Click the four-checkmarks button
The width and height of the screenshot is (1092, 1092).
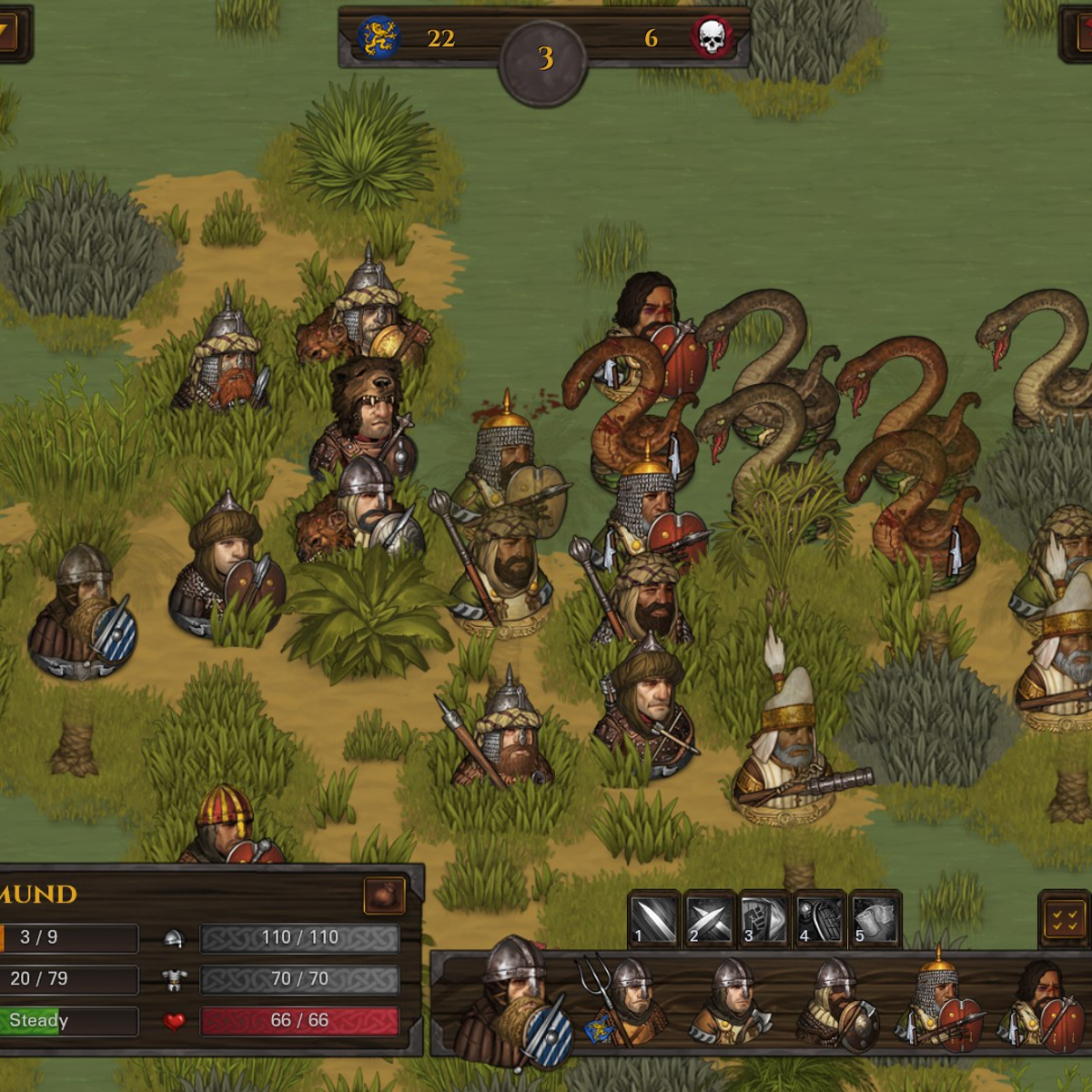click(1064, 920)
